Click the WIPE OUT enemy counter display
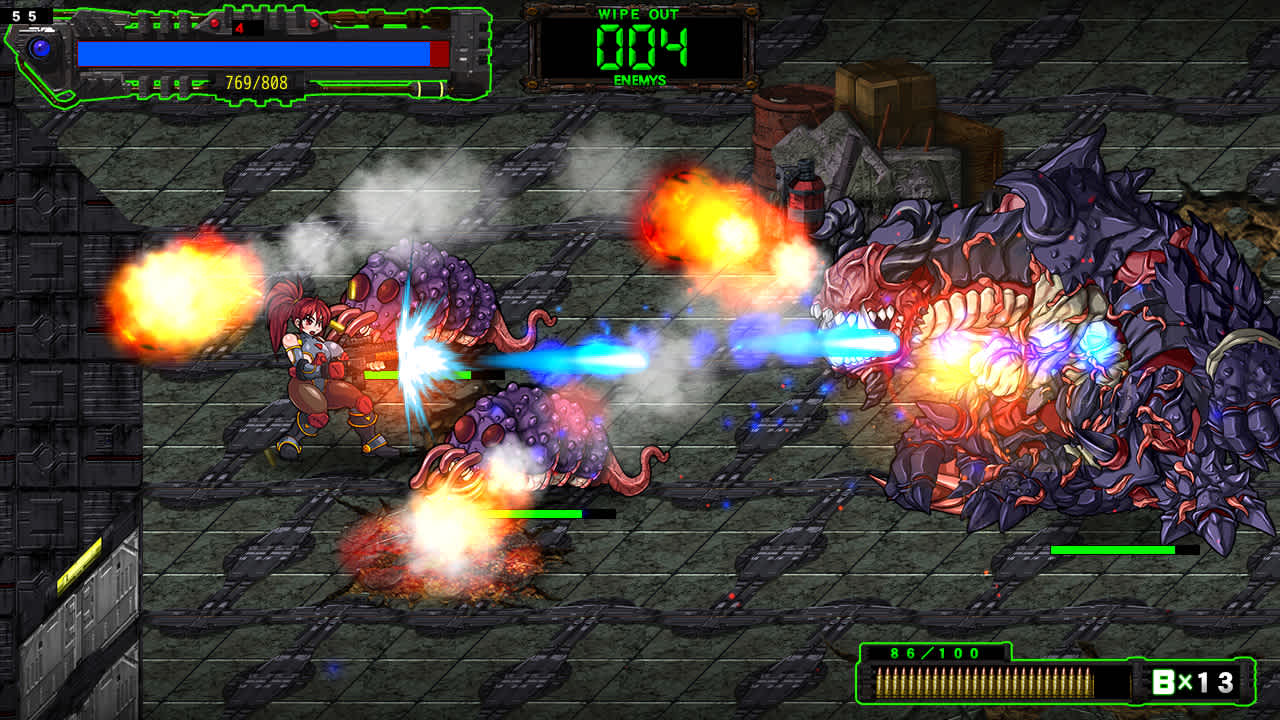The height and width of the screenshot is (720, 1280). click(x=638, y=45)
